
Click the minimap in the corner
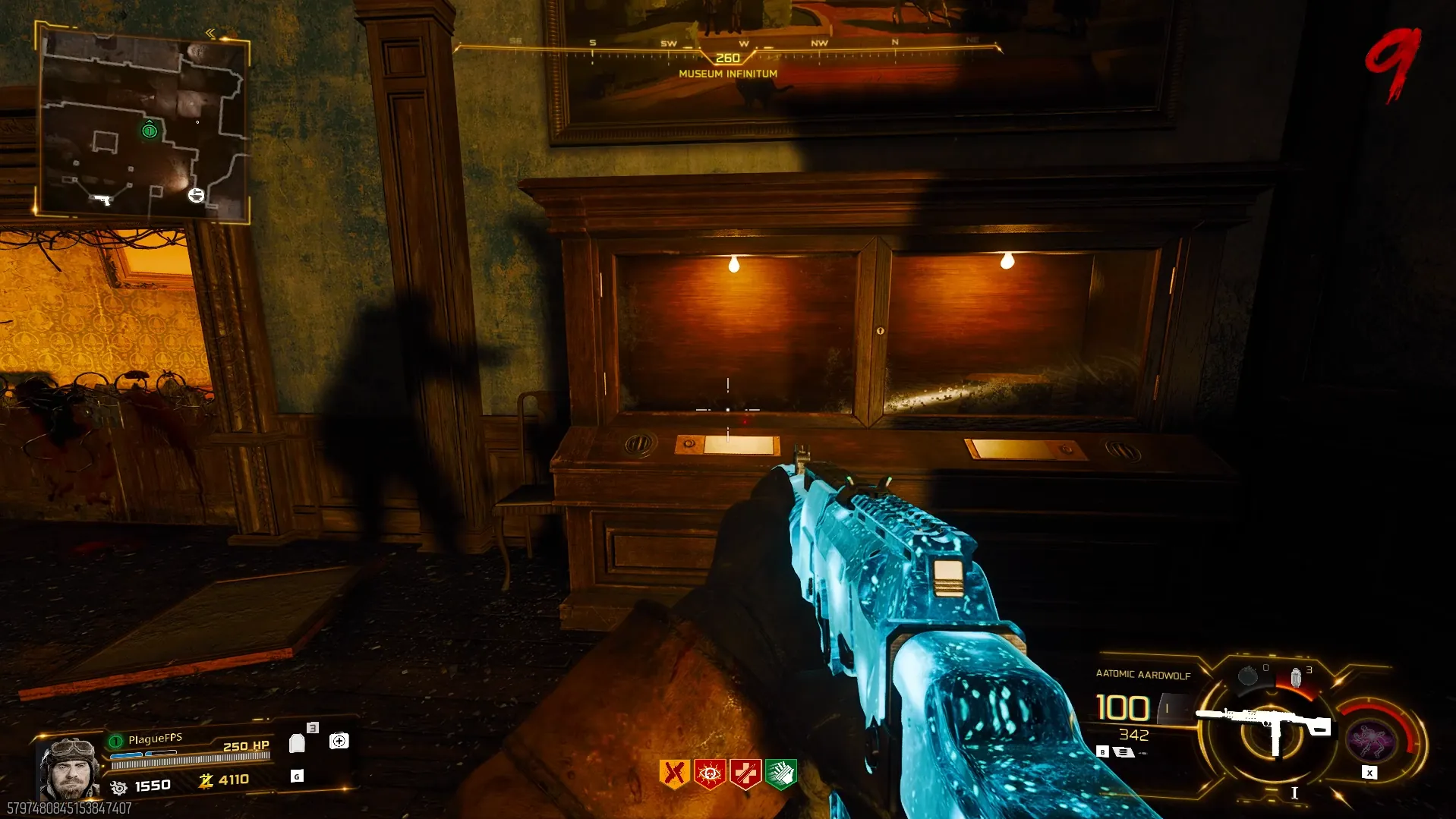pos(143,125)
